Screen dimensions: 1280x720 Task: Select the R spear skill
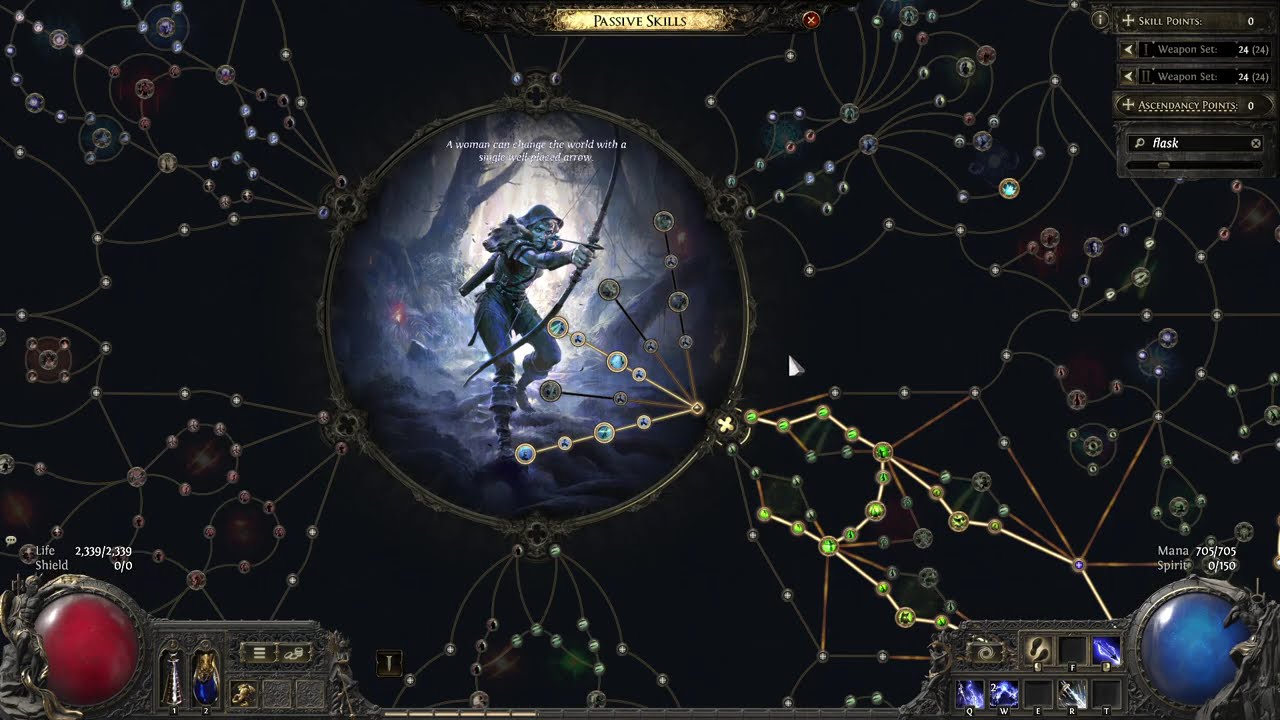click(1072, 693)
